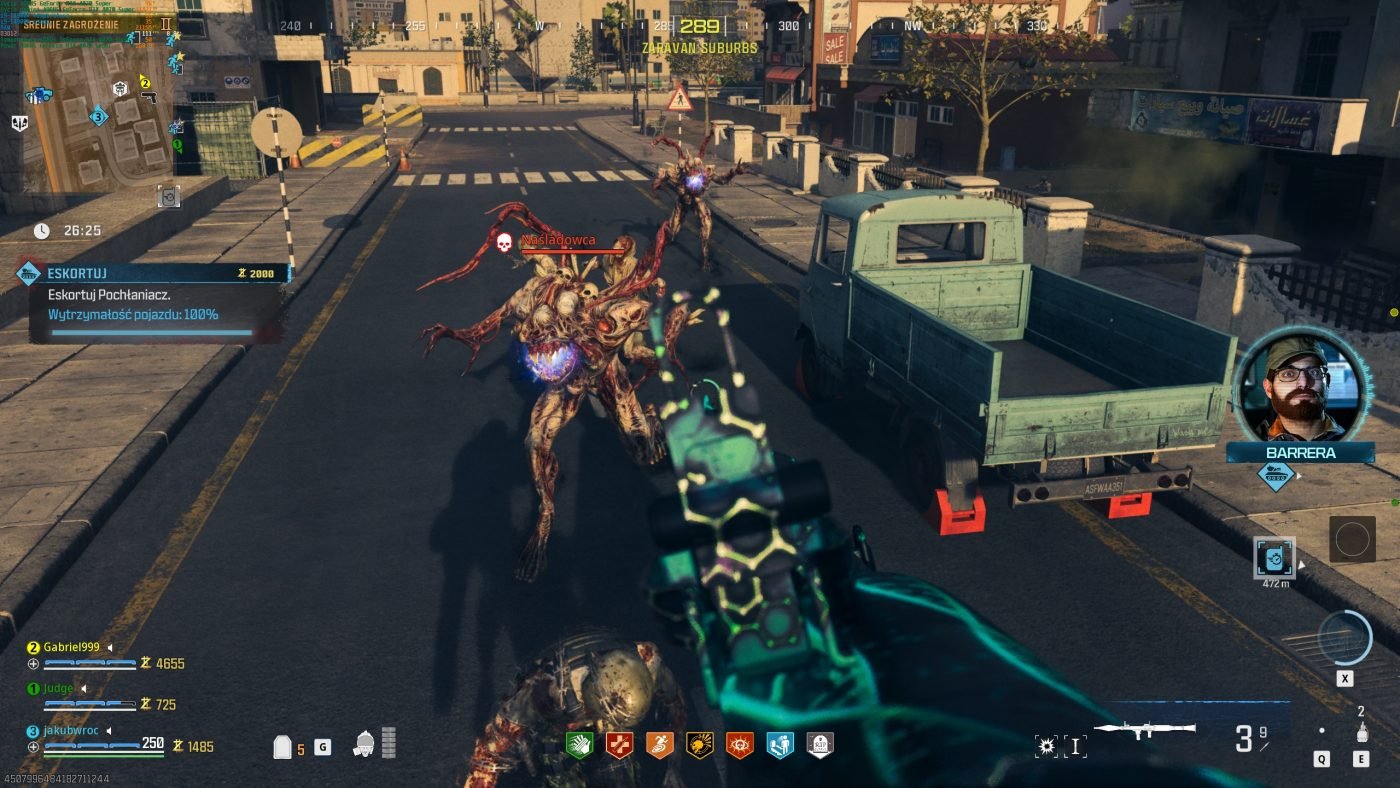
Task: Select the lethal grenade equipment icon
Action: coord(1361,734)
